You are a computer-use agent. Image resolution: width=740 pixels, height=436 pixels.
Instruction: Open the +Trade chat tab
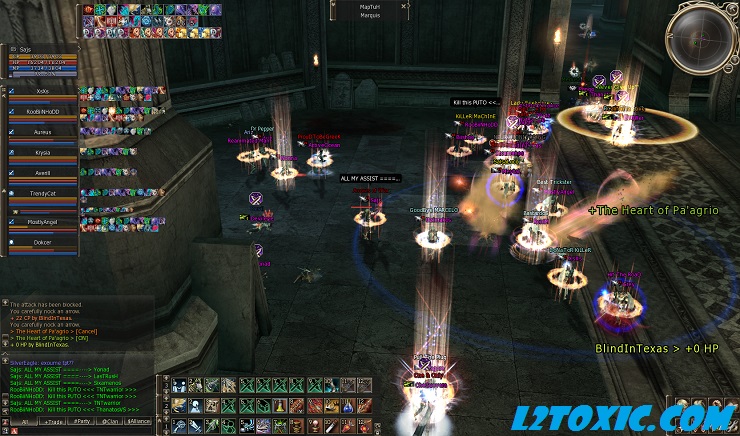tap(51, 423)
